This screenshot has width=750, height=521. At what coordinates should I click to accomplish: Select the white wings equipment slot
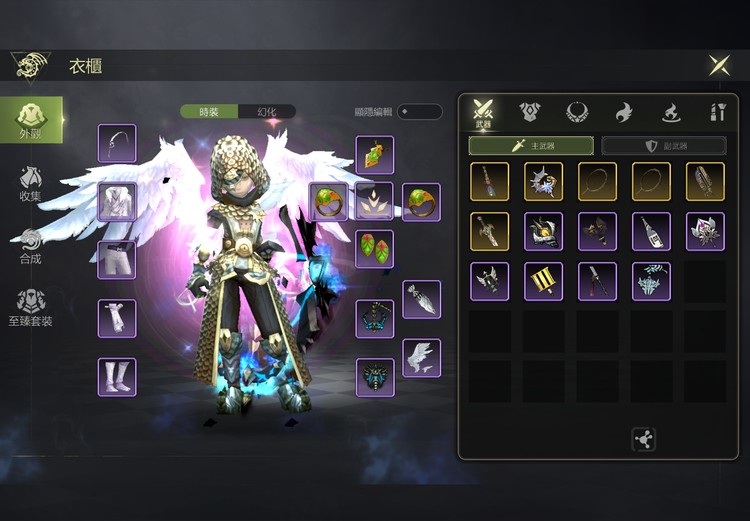421,357
